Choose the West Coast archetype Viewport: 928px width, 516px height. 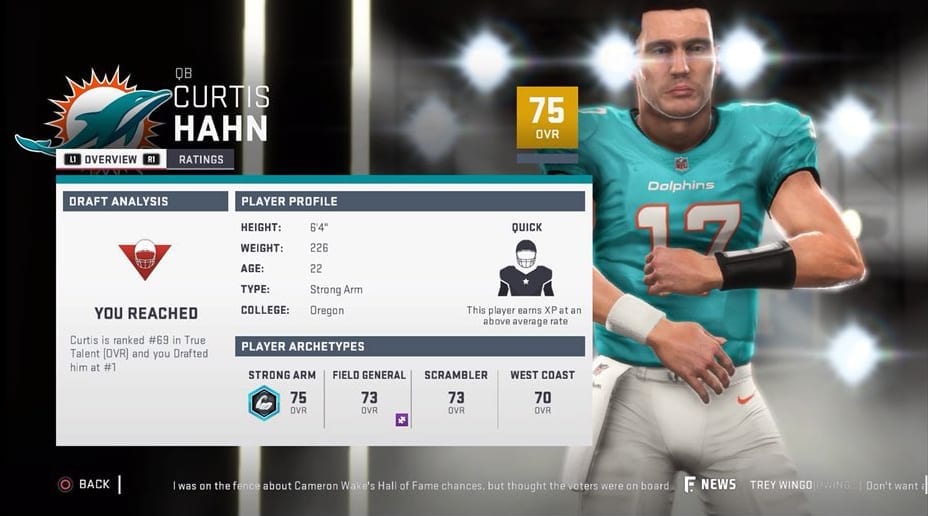click(542, 397)
